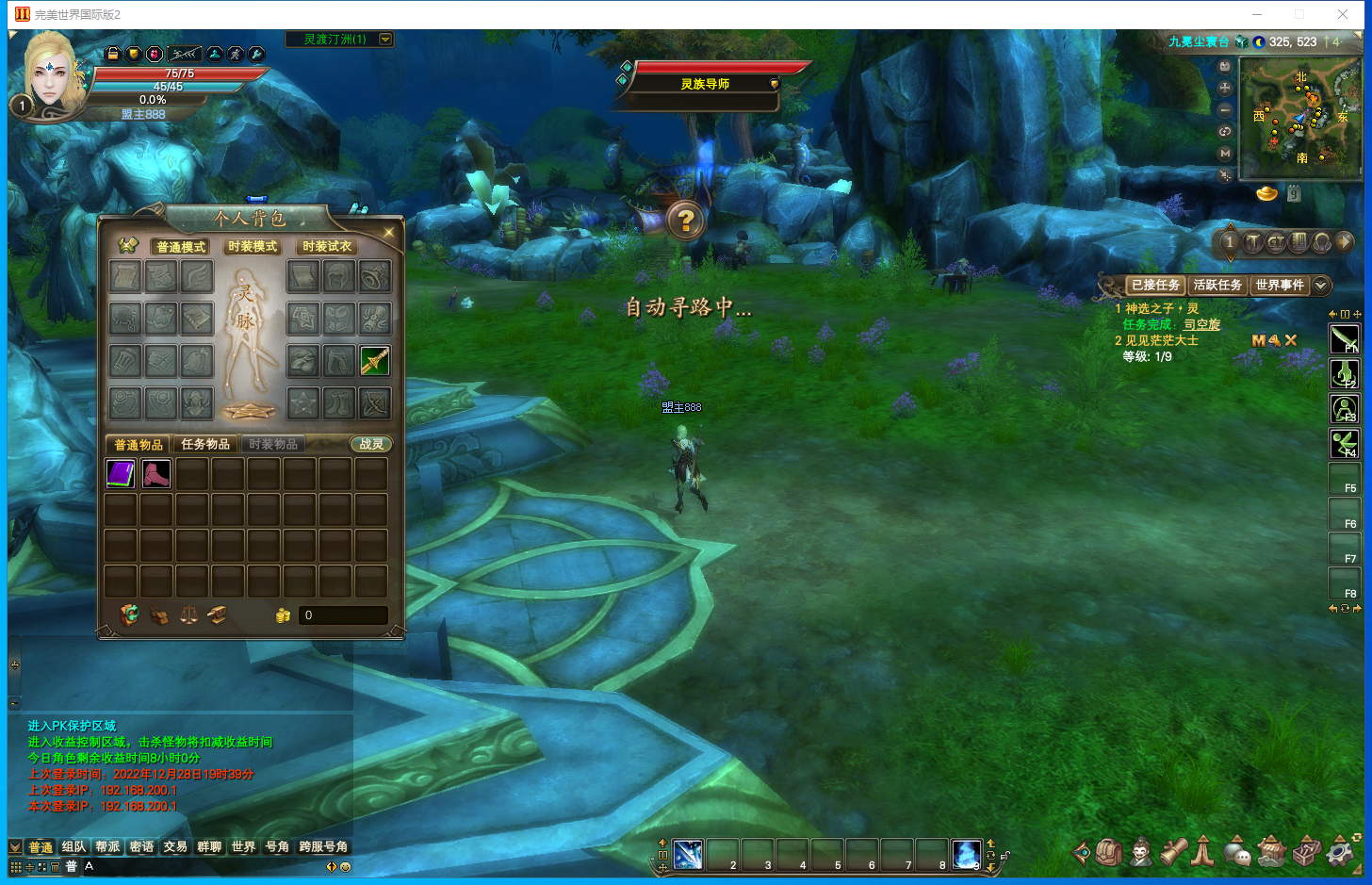The image size is (1372, 885).
Task: Close the 个人背包 inventory window
Action: (388, 232)
